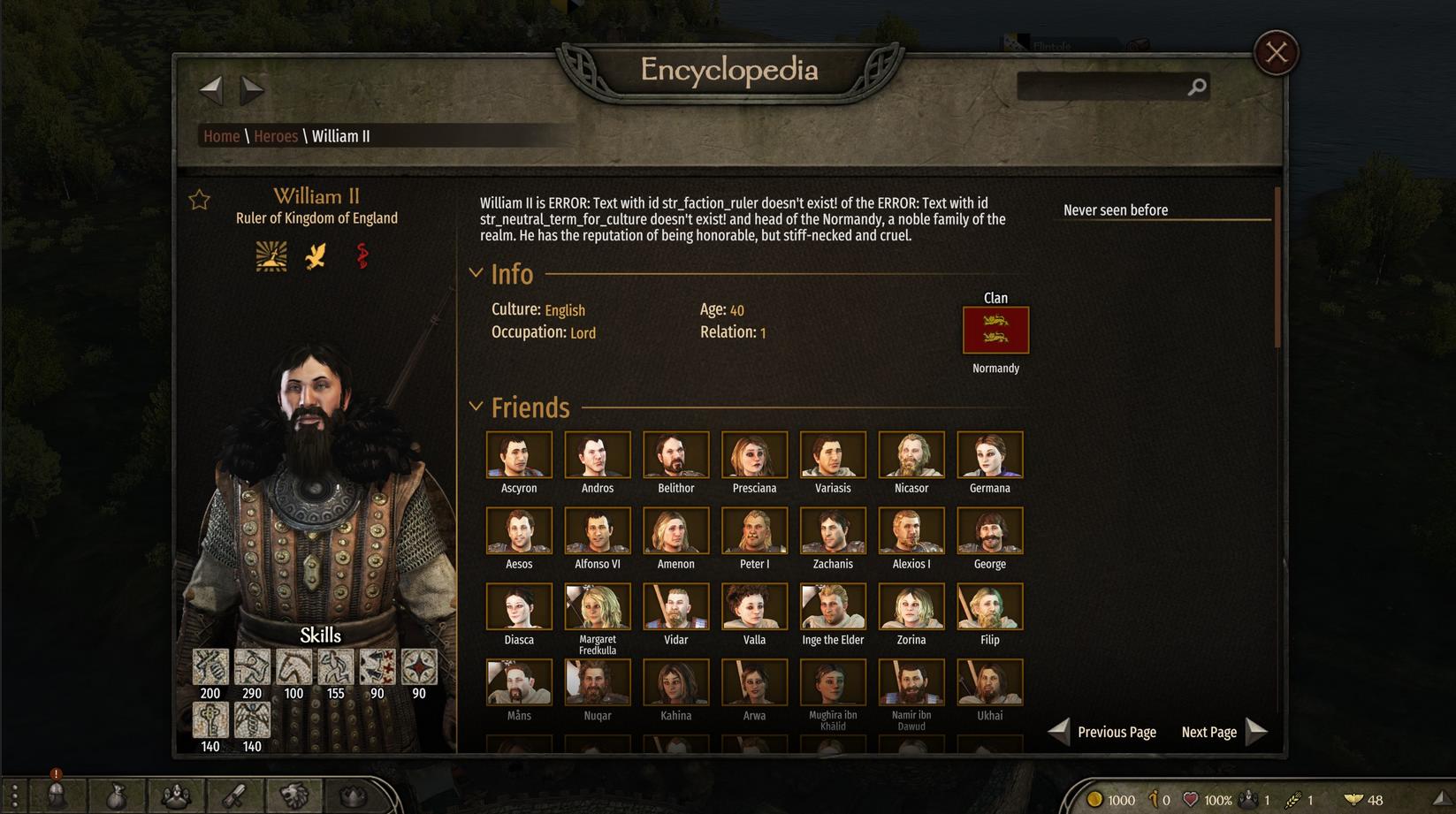This screenshot has height=814, width=1456.
Task: Open the Heroes breadcrumb link
Action: point(276,136)
